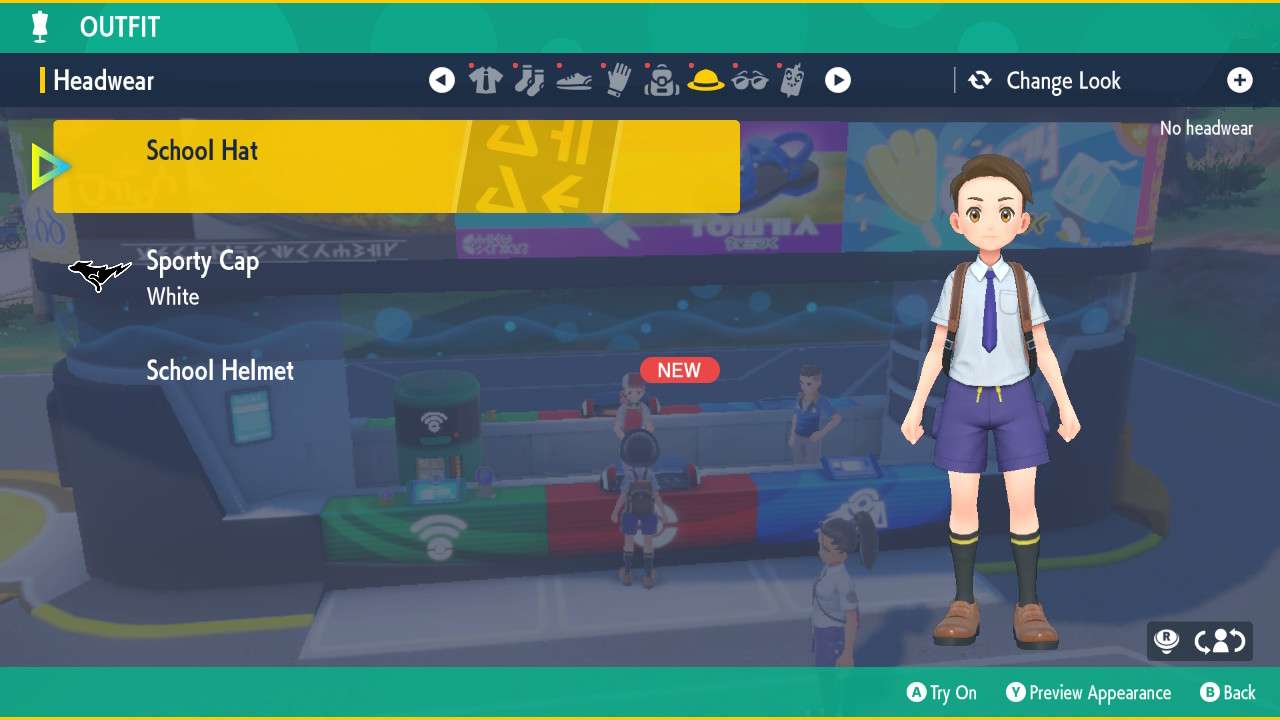Click the left arrow to previous category
This screenshot has width=1280, height=720.
pyautogui.click(x=441, y=80)
